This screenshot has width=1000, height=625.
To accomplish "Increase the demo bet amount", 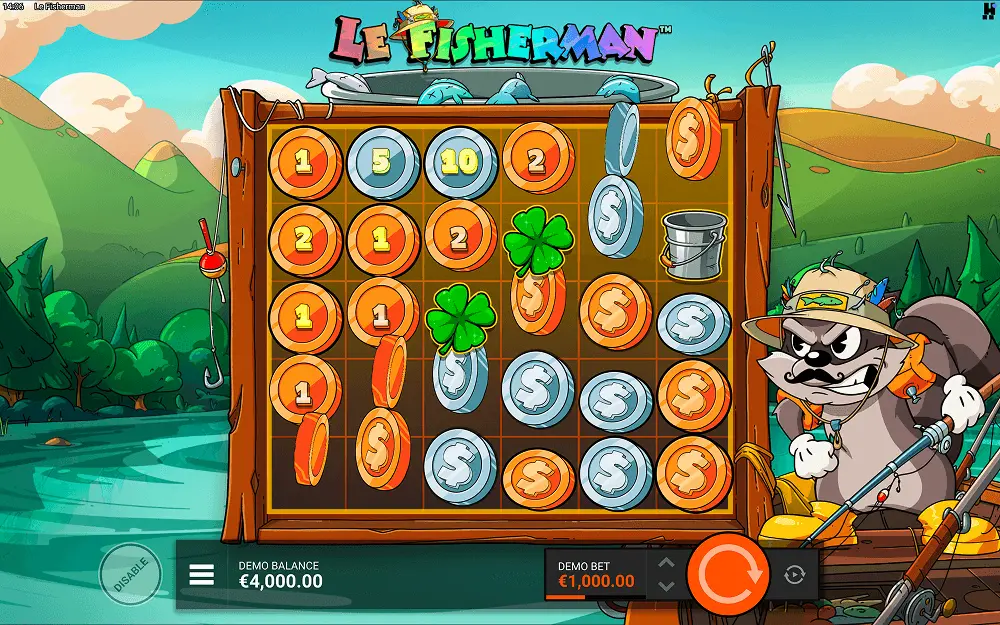I will (x=666, y=564).
